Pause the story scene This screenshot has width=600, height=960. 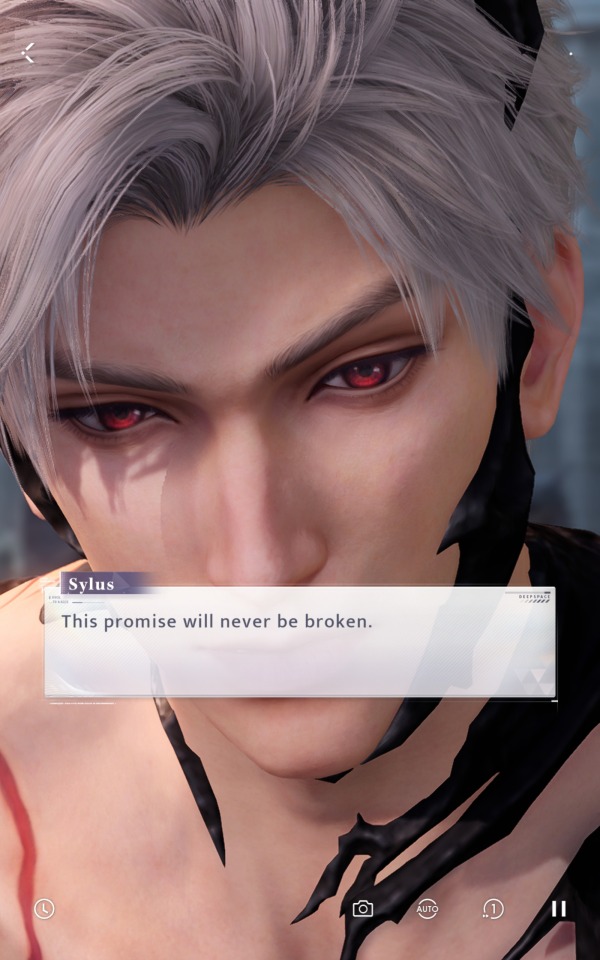pos(558,908)
